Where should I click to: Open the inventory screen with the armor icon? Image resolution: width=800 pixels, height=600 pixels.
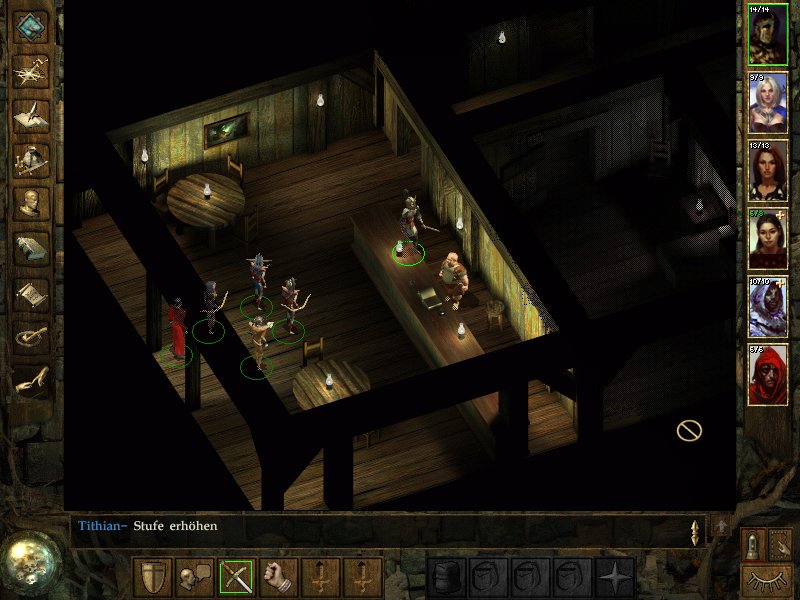(x=32, y=160)
